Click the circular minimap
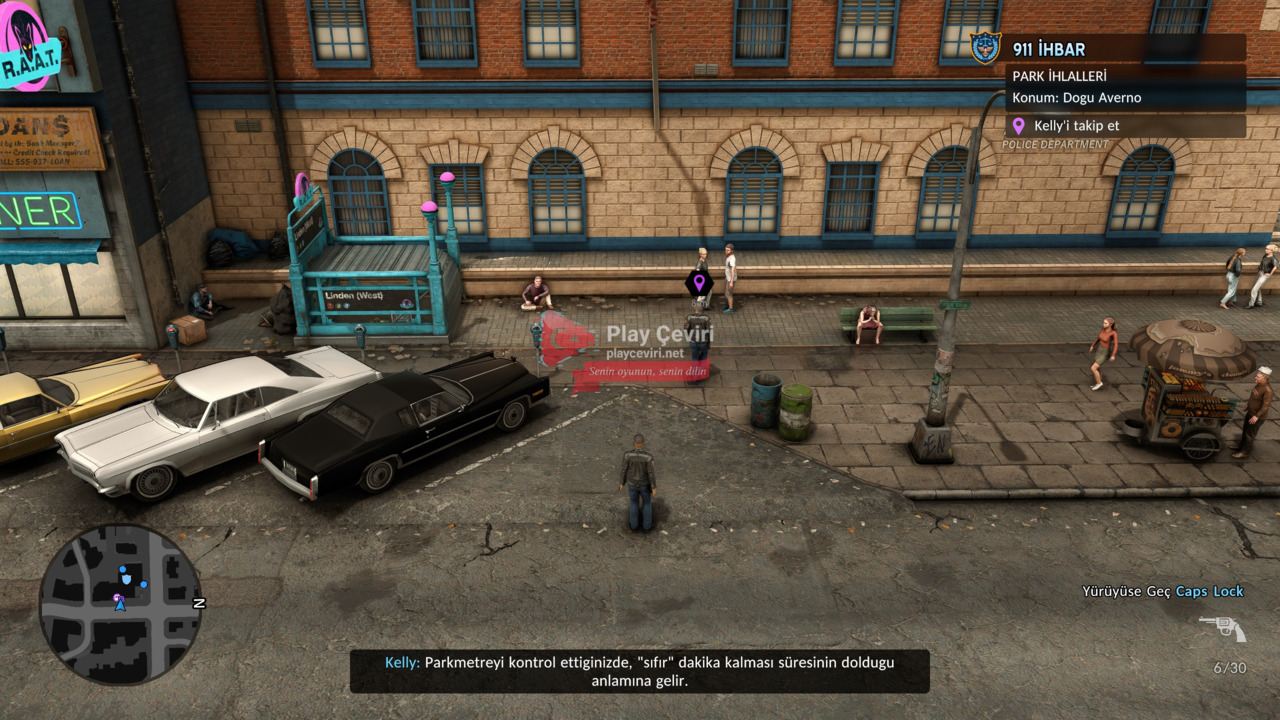This screenshot has width=1280, height=720. tap(120, 604)
